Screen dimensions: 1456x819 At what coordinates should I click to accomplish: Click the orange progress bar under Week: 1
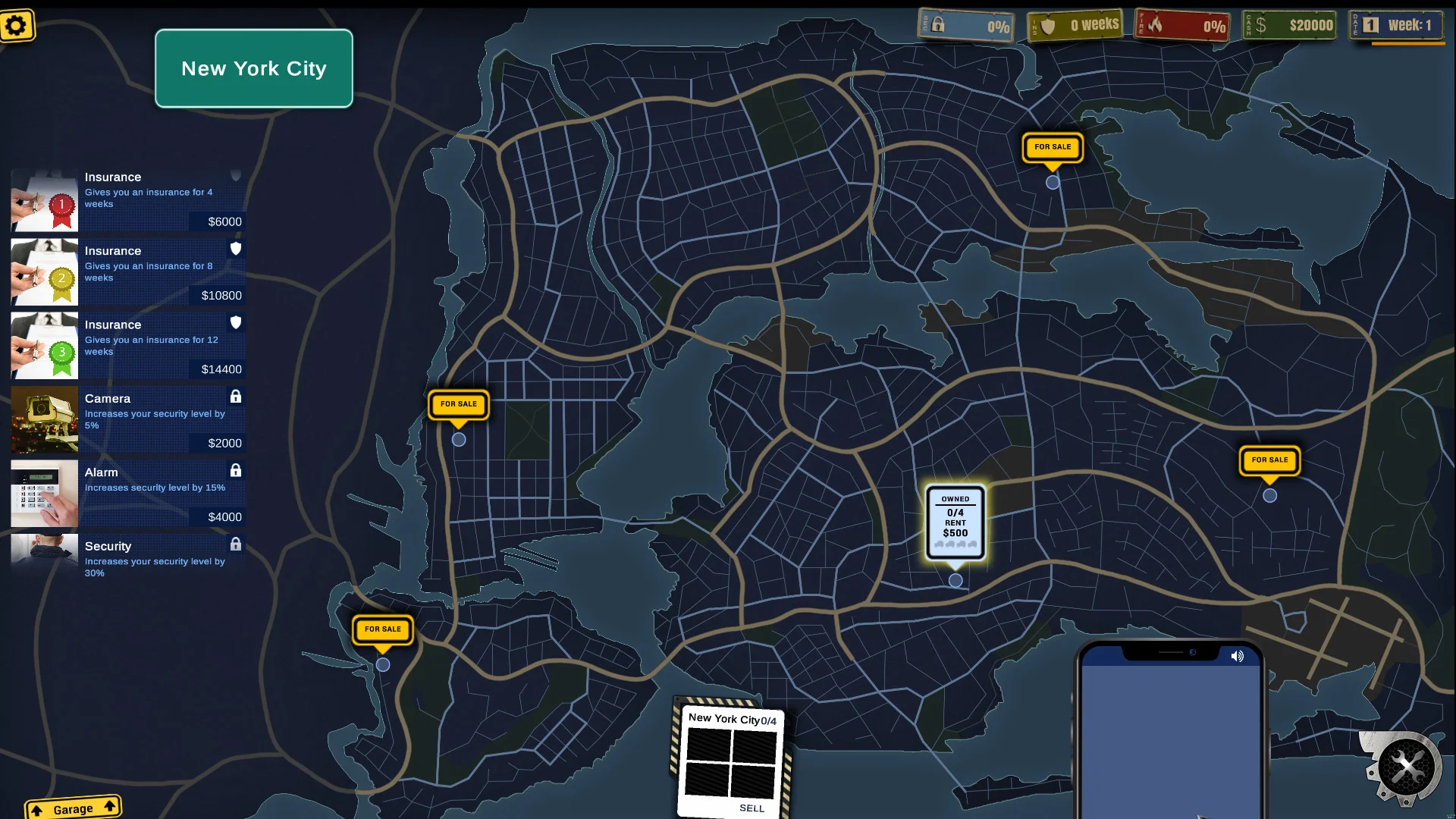pos(1403,42)
